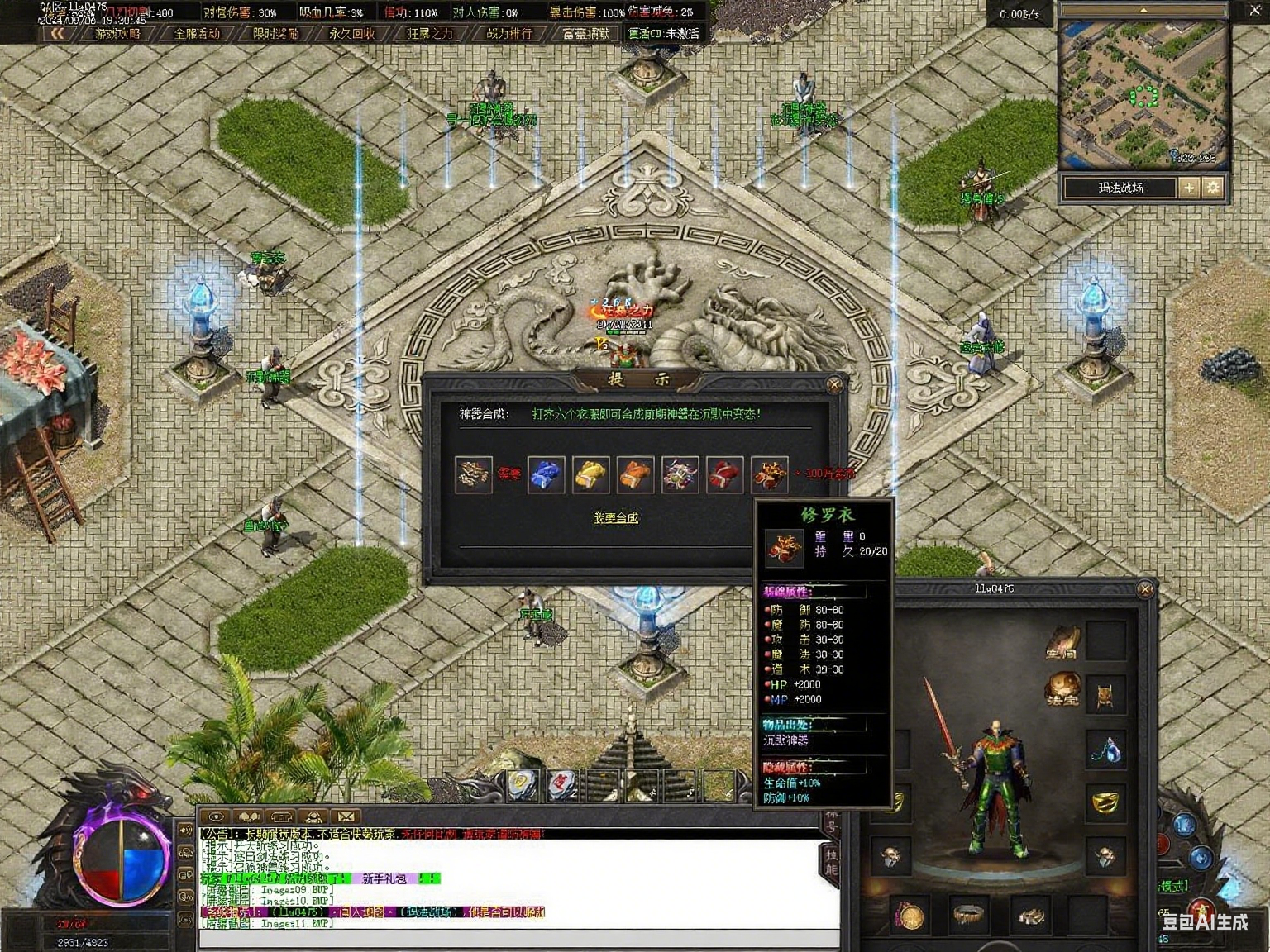This screenshot has width=1270, height=952.
Task: Collapse the top menu with the double-arrow button
Action: (57, 34)
